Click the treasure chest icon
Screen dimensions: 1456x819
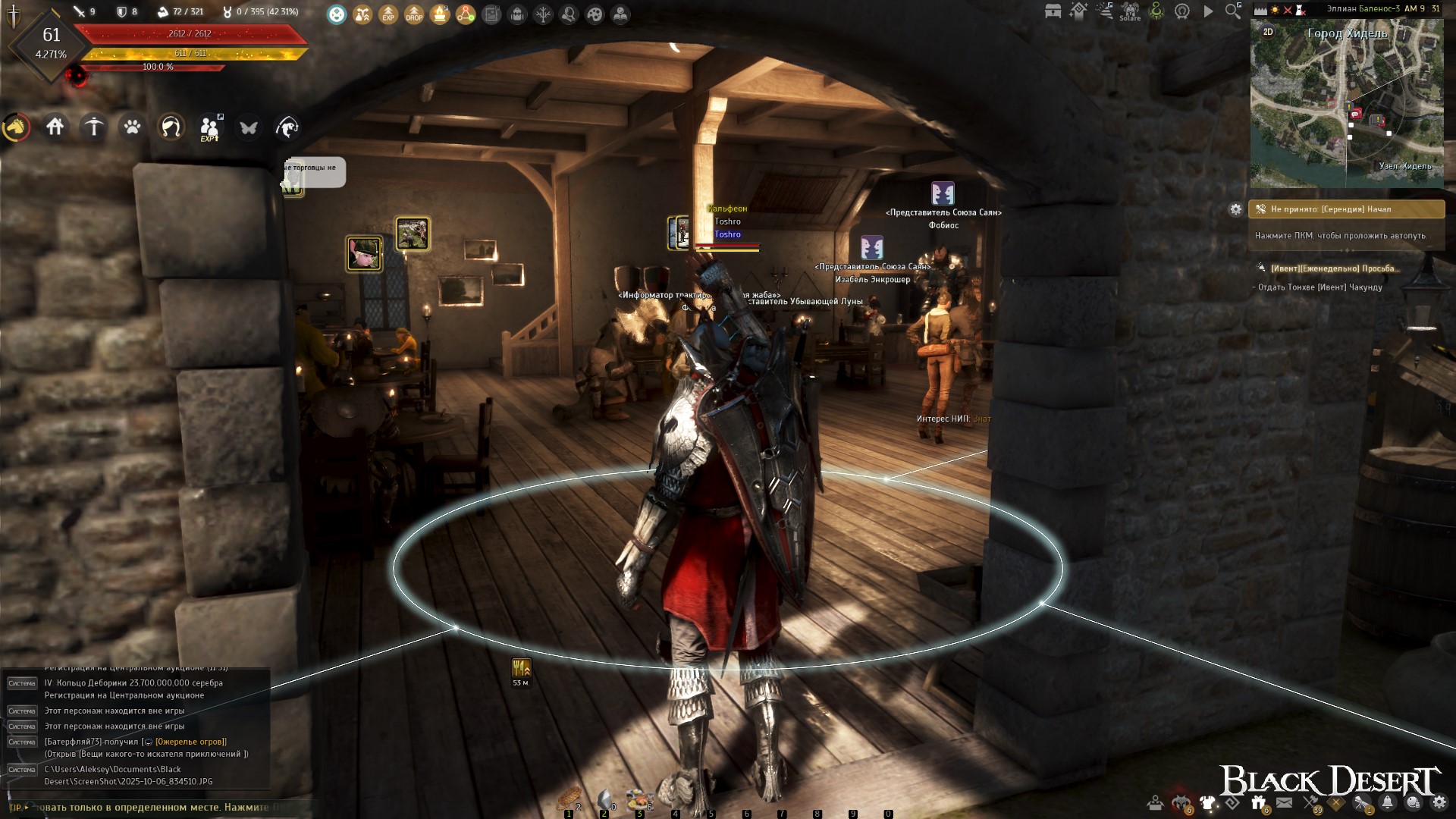(1053, 11)
